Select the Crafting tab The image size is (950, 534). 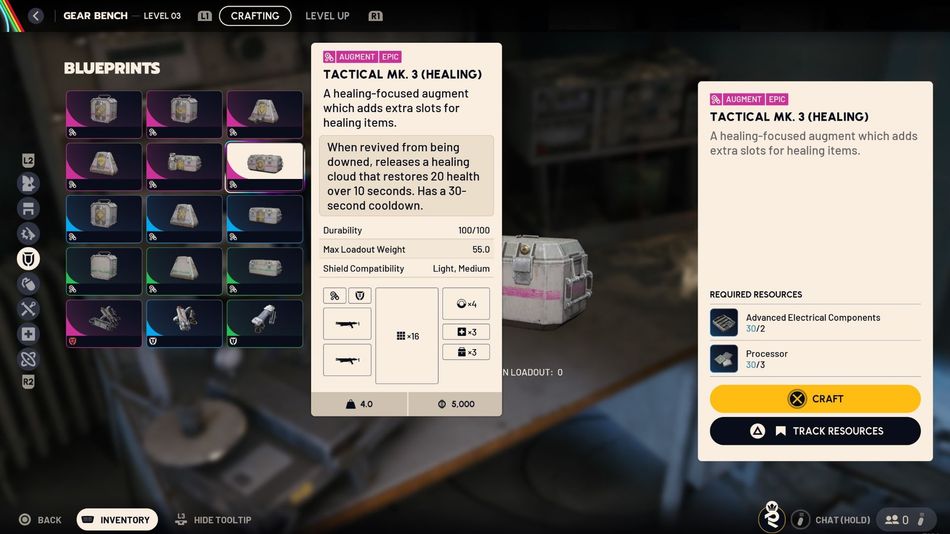click(x=255, y=16)
